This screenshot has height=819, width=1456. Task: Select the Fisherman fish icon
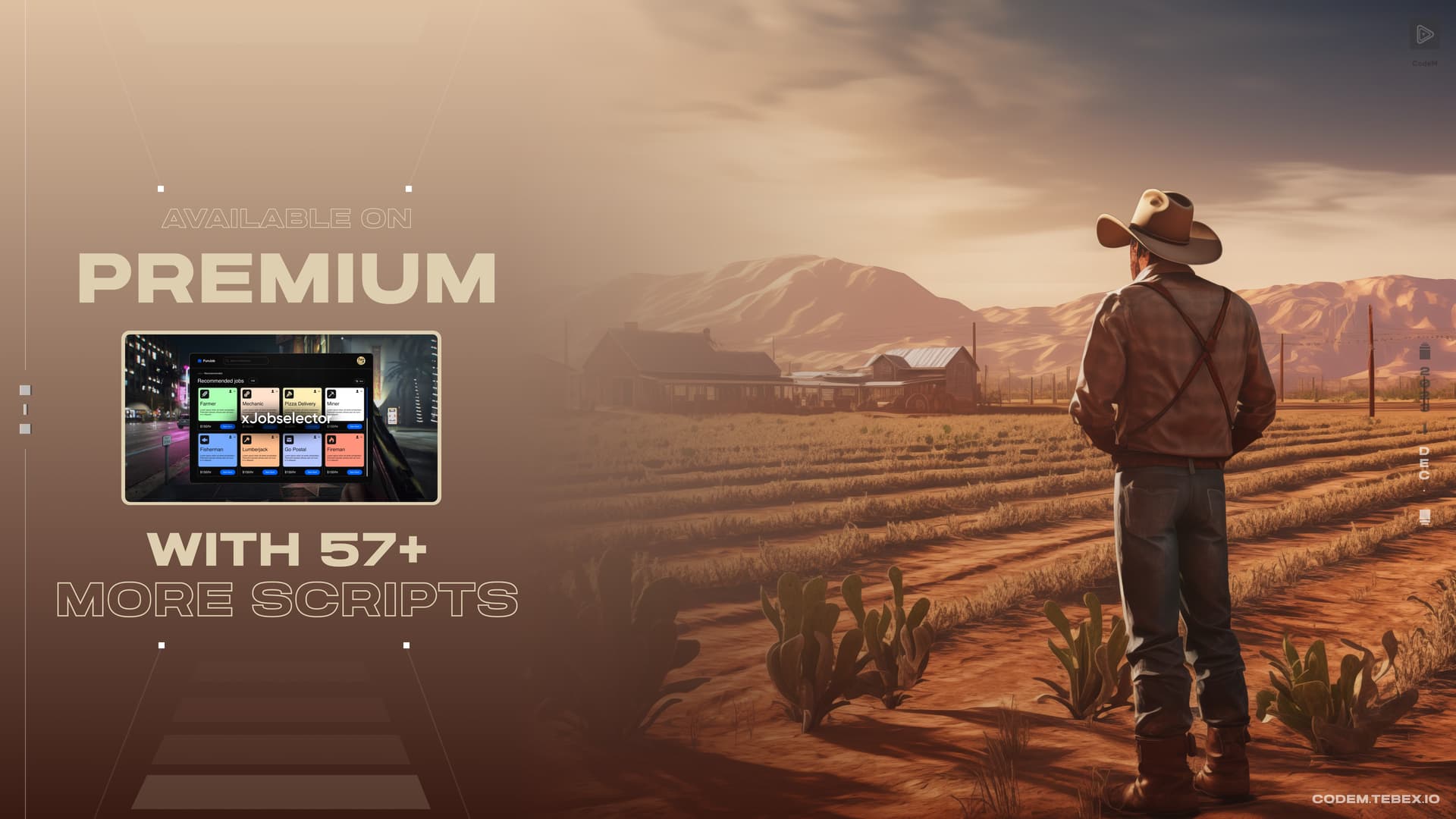[x=205, y=439]
